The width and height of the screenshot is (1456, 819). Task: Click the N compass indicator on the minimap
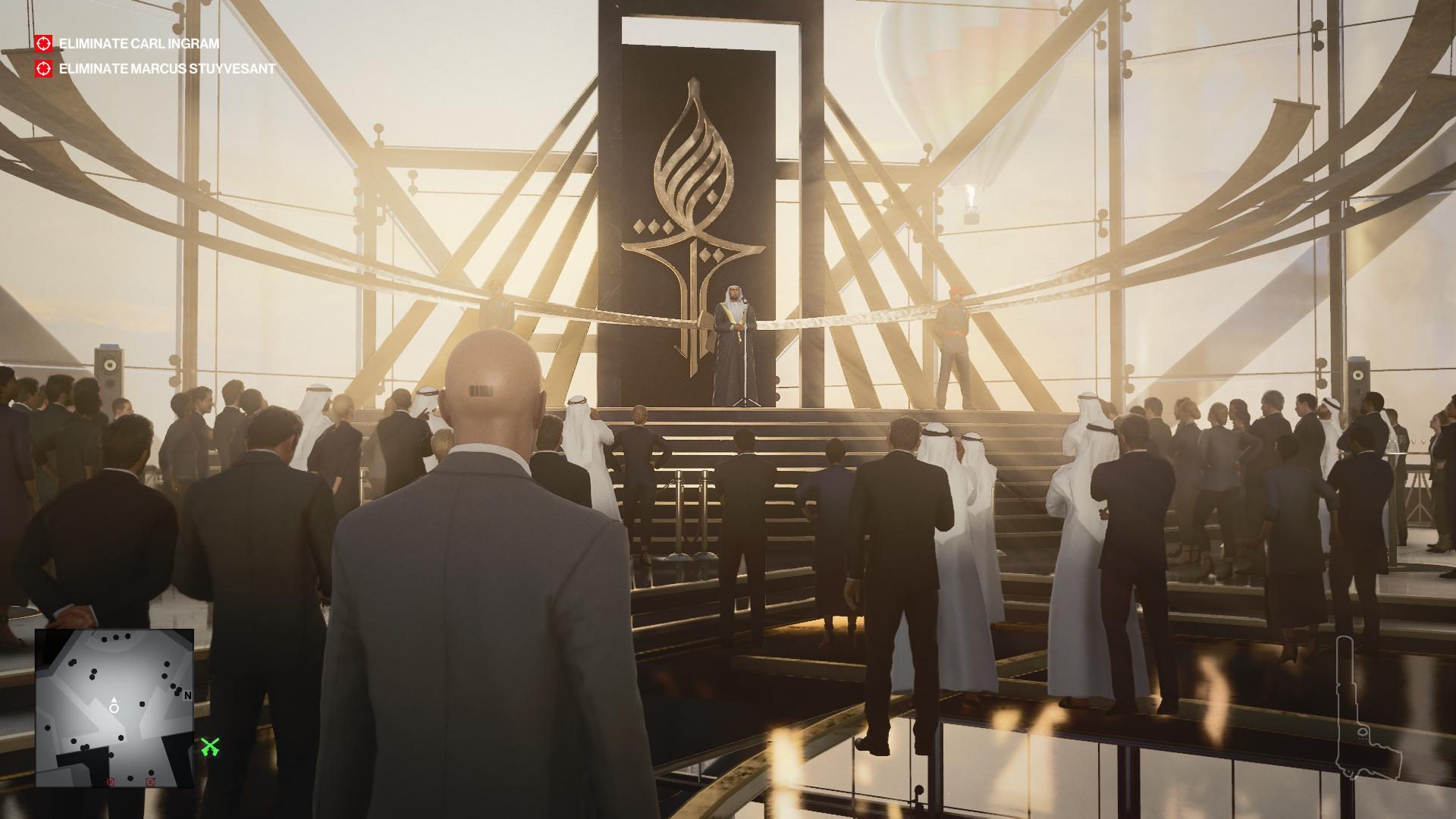187,695
